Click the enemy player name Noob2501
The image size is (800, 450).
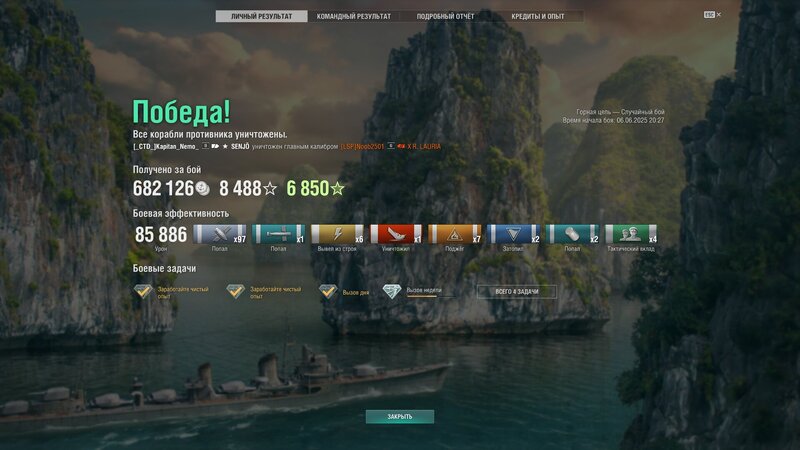[366, 147]
